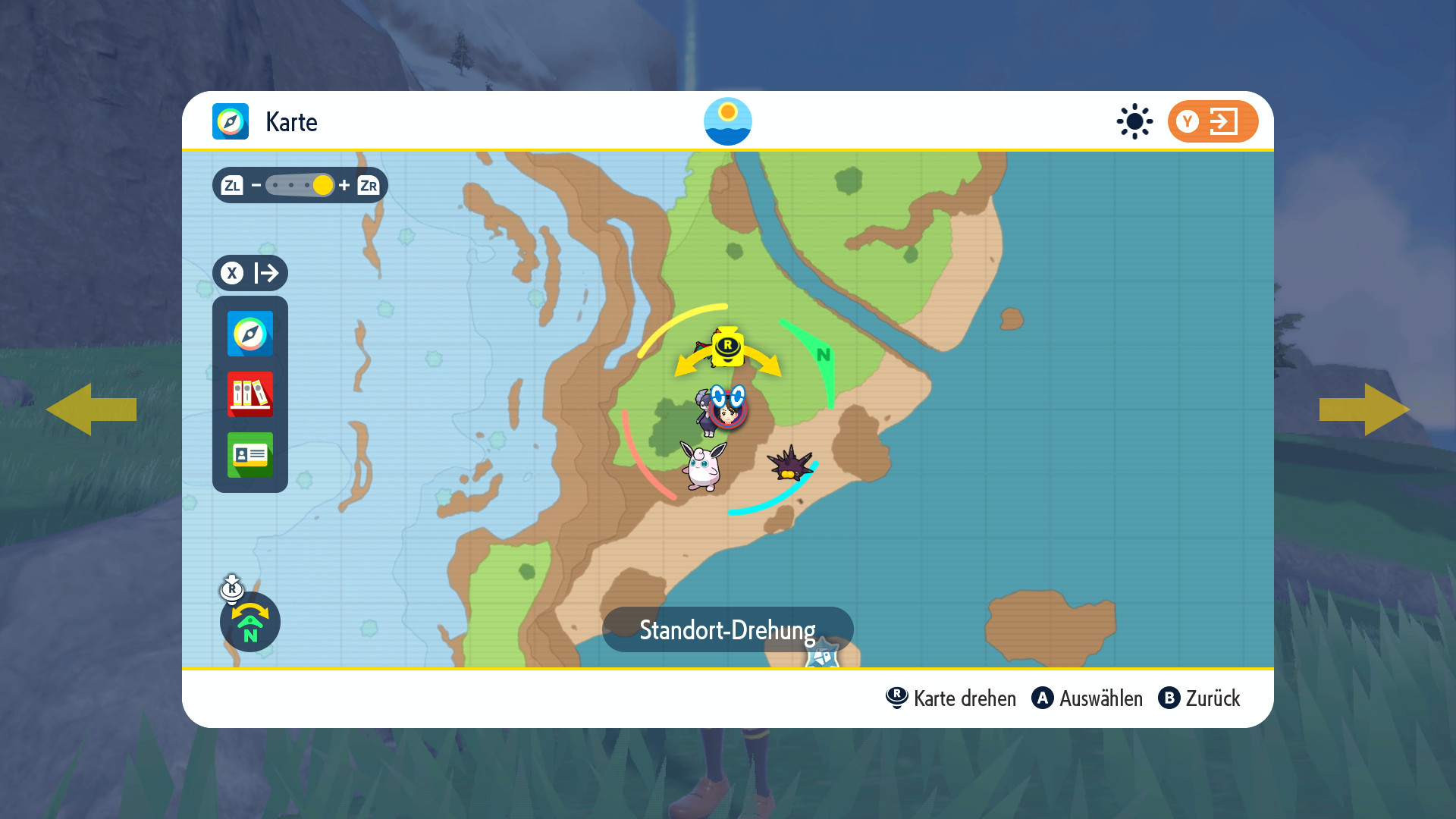Adjust the map zoom slider knob
Viewport: 1456px width, 819px height.
pyautogui.click(x=323, y=185)
